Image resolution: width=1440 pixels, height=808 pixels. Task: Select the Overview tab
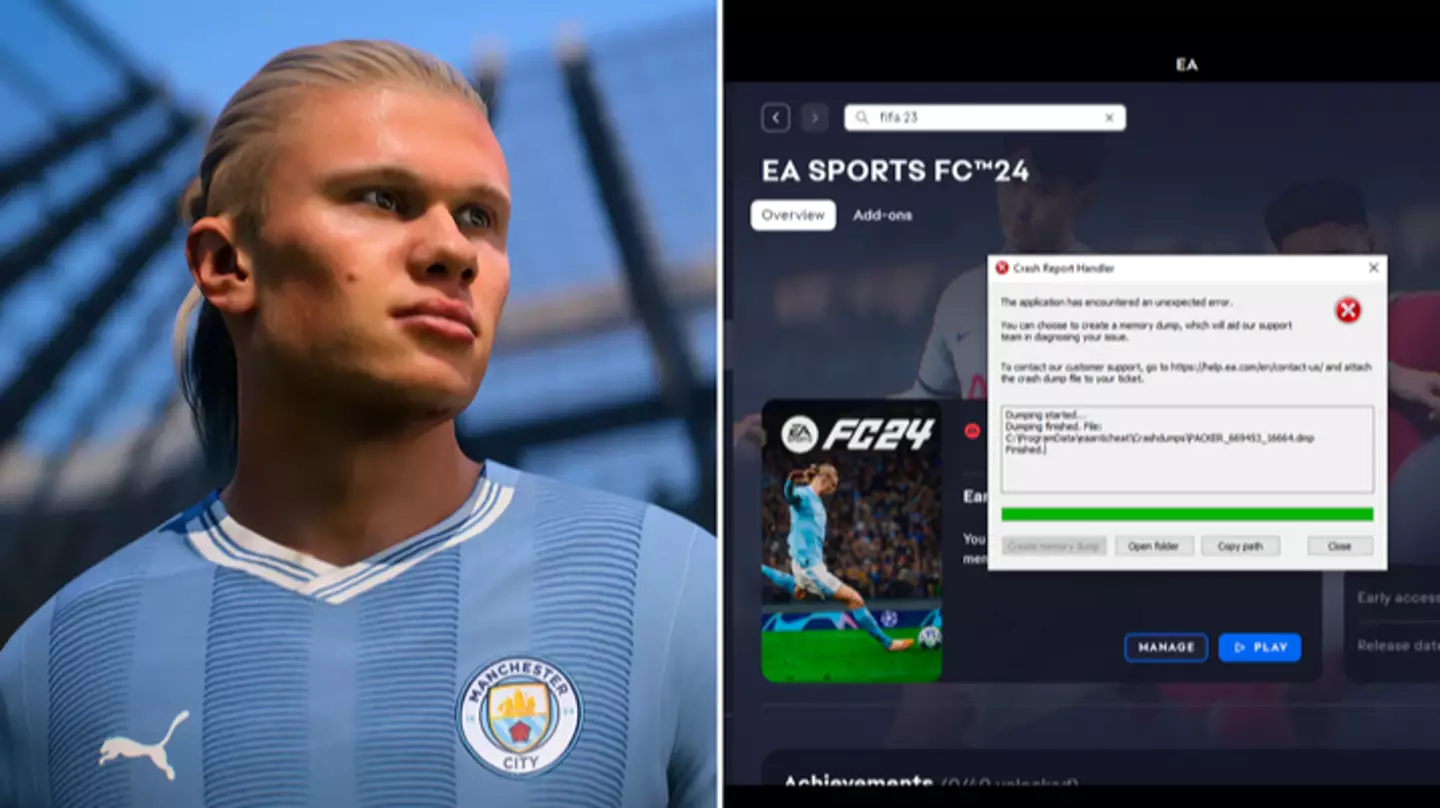click(792, 214)
